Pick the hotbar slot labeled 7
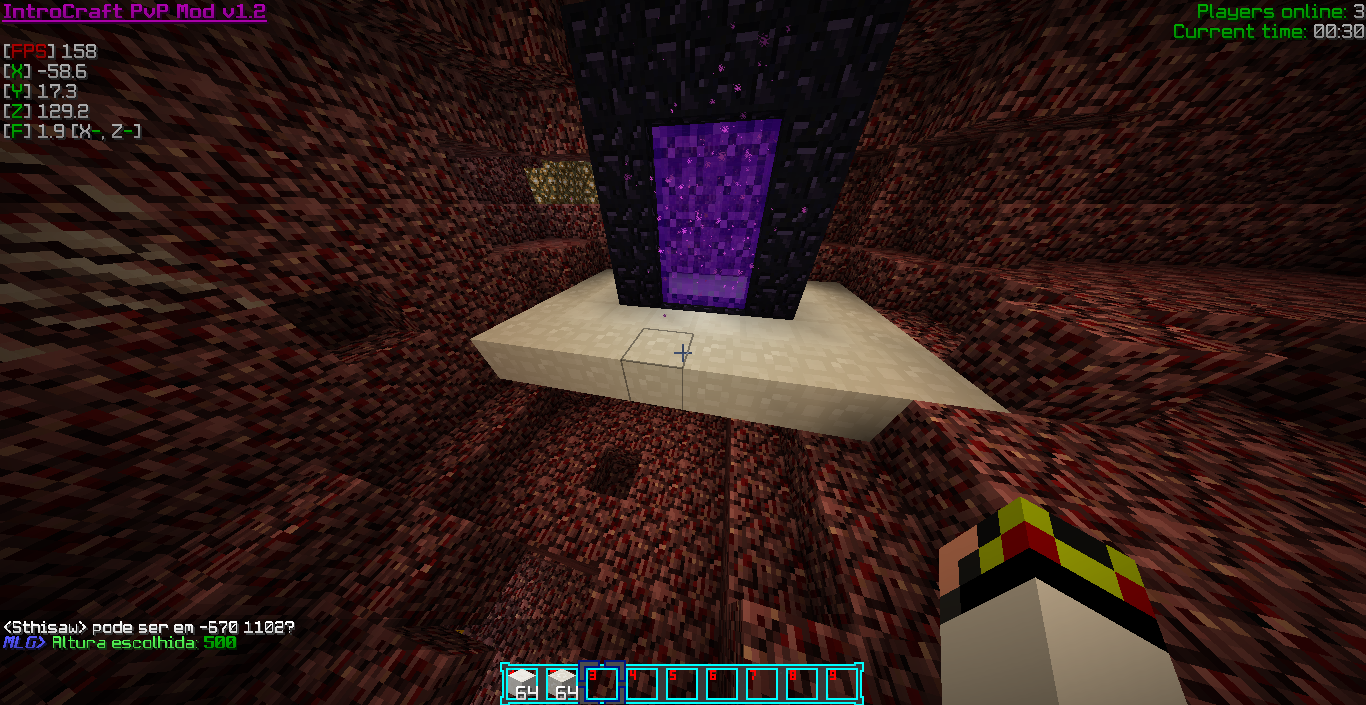Screen dimensions: 1366x705 coord(762,684)
